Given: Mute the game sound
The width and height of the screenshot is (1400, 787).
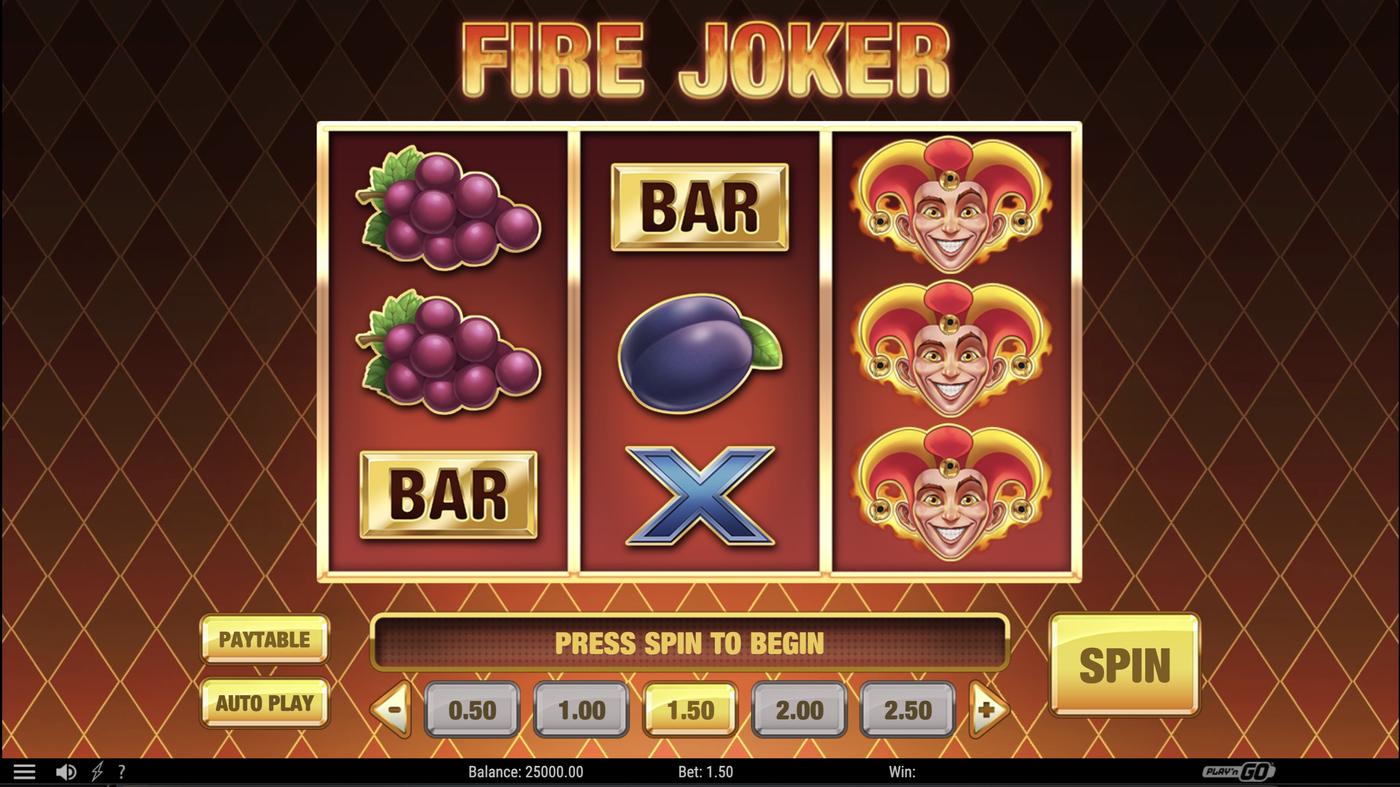Looking at the screenshot, I should pos(66,770).
